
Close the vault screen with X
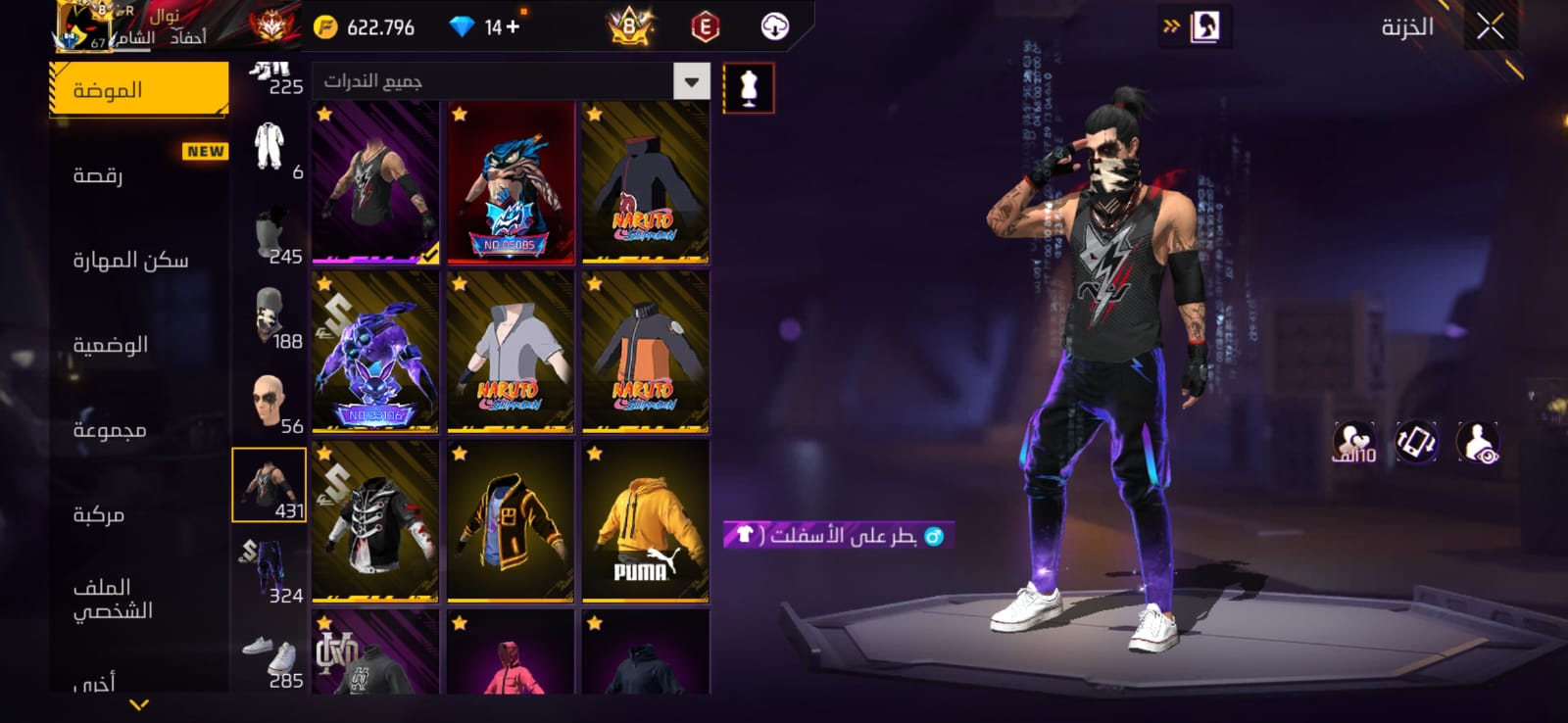point(1490,26)
